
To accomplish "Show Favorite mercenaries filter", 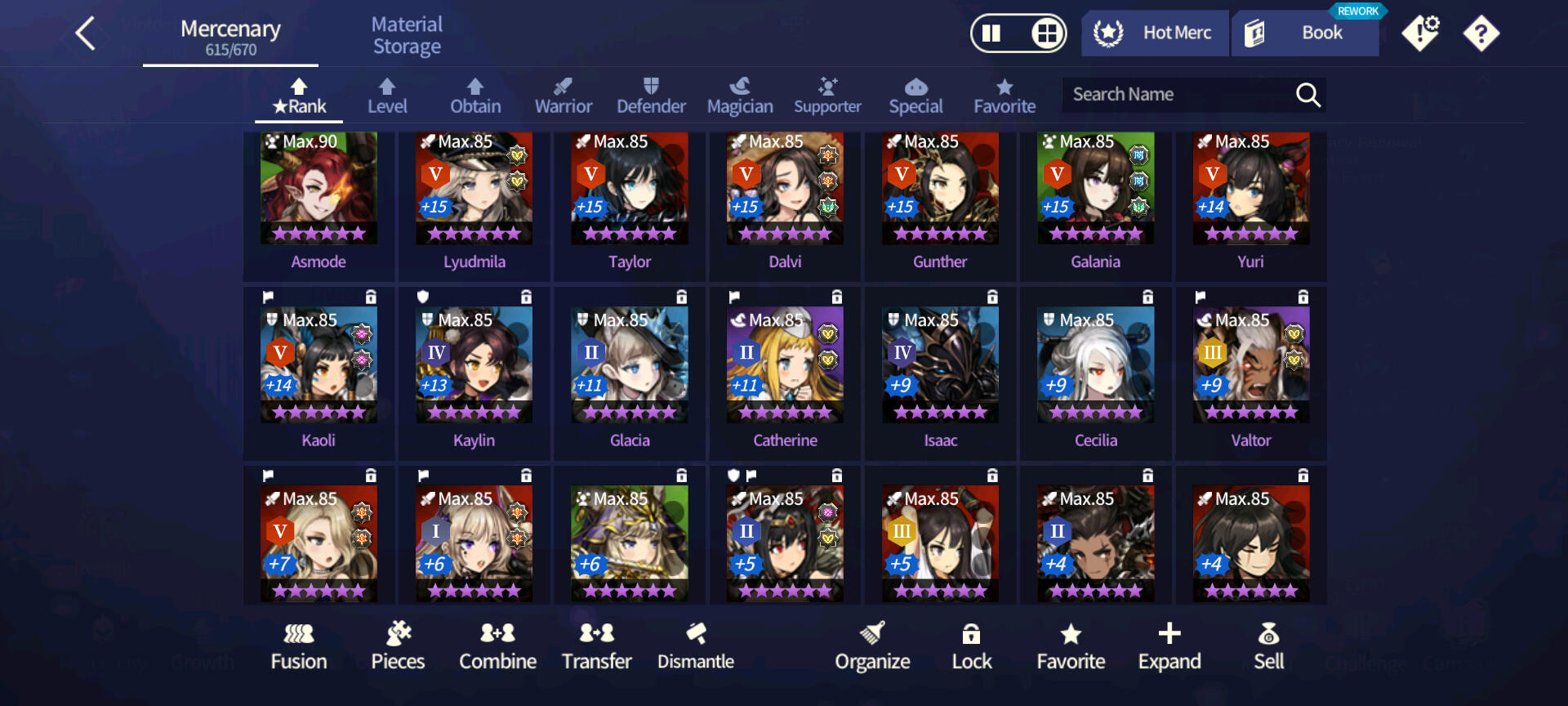I will click(x=1004, y=96).
